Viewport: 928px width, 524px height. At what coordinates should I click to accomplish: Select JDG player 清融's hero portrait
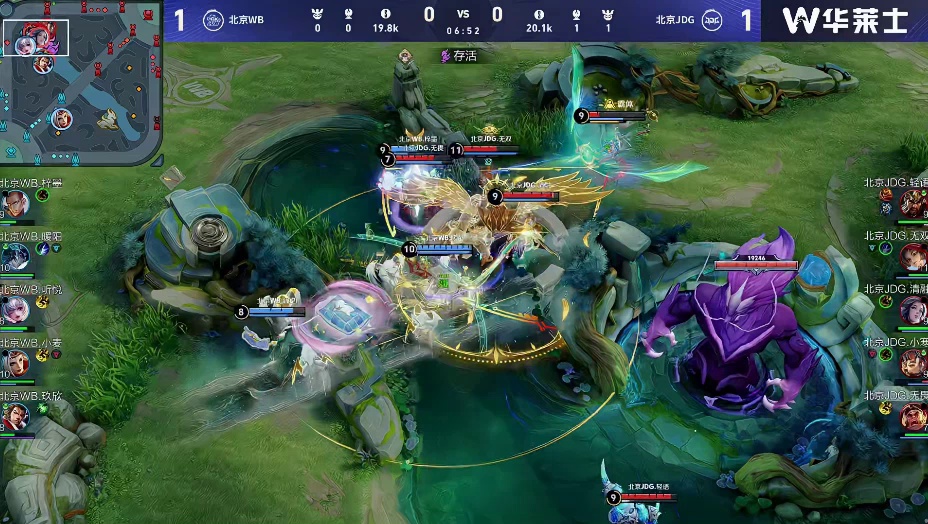913,310
